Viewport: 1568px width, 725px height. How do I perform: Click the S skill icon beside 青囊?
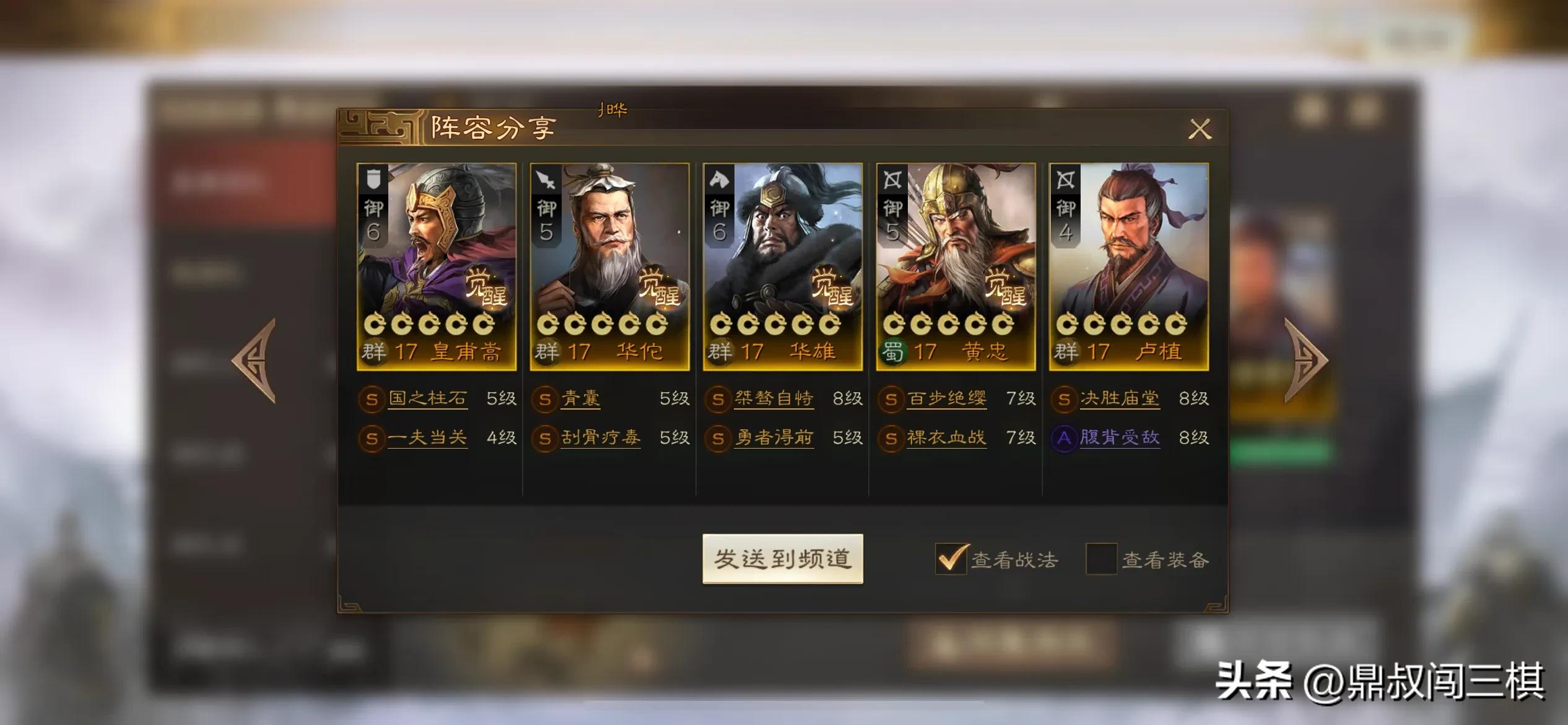click(x=545, y=400)
